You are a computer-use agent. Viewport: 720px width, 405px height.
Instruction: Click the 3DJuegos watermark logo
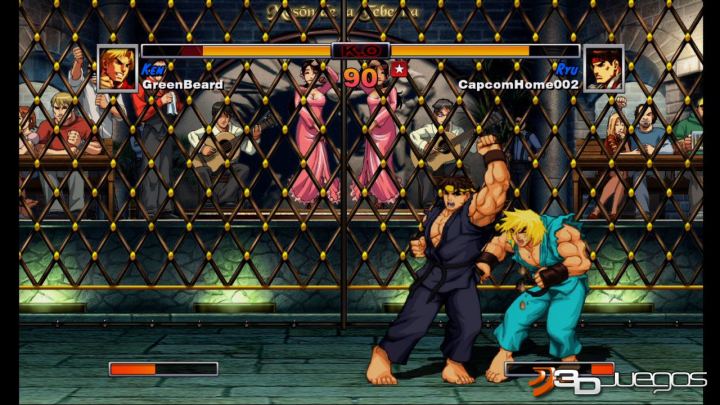coord(618,380)
